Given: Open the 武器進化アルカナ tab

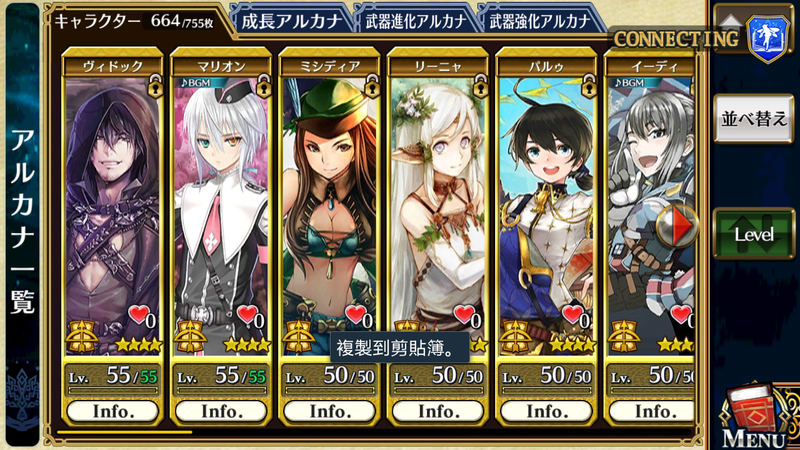Looking at the screenshot, I should 412,19.
